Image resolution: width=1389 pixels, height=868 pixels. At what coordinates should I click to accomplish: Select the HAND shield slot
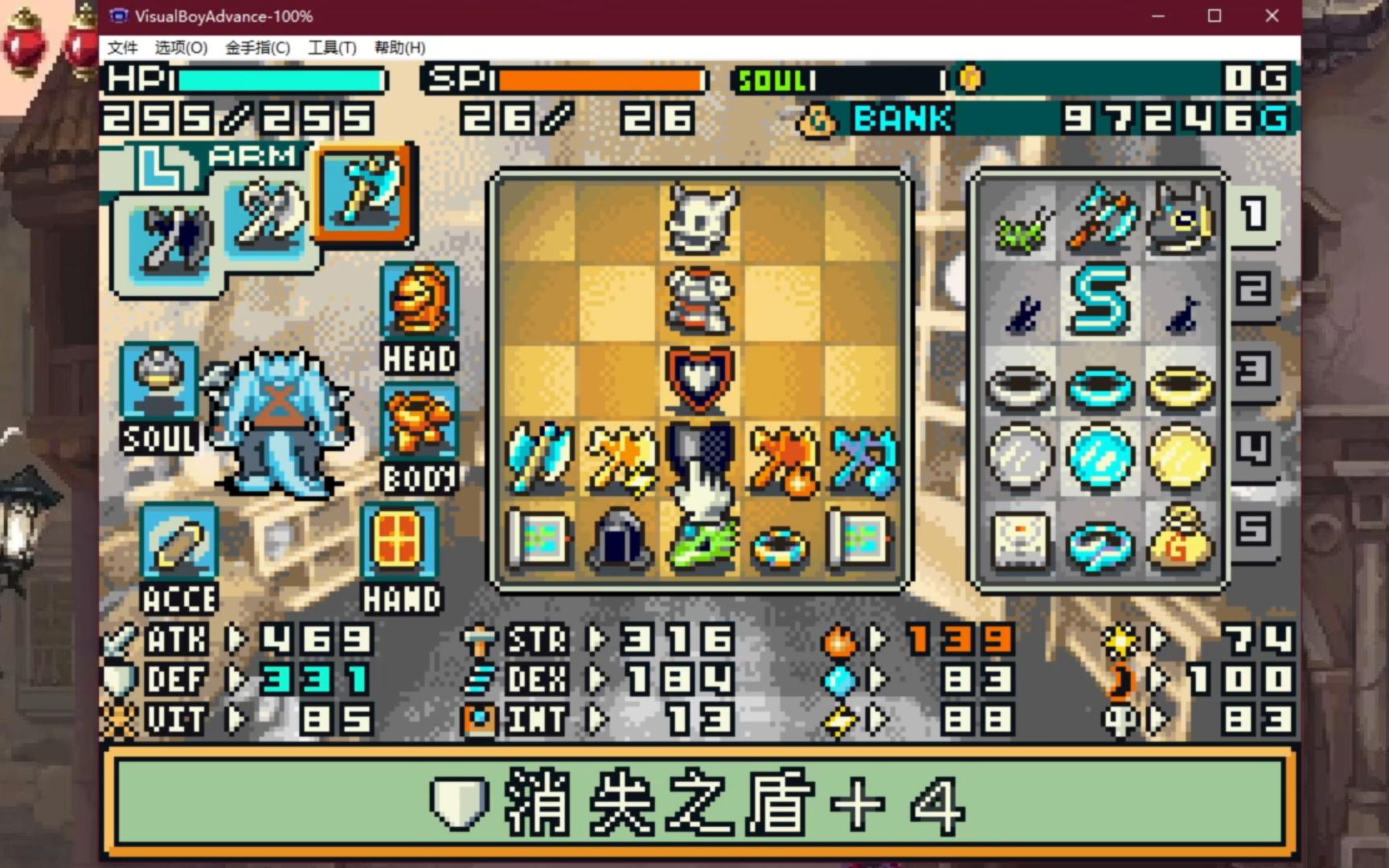399,541
